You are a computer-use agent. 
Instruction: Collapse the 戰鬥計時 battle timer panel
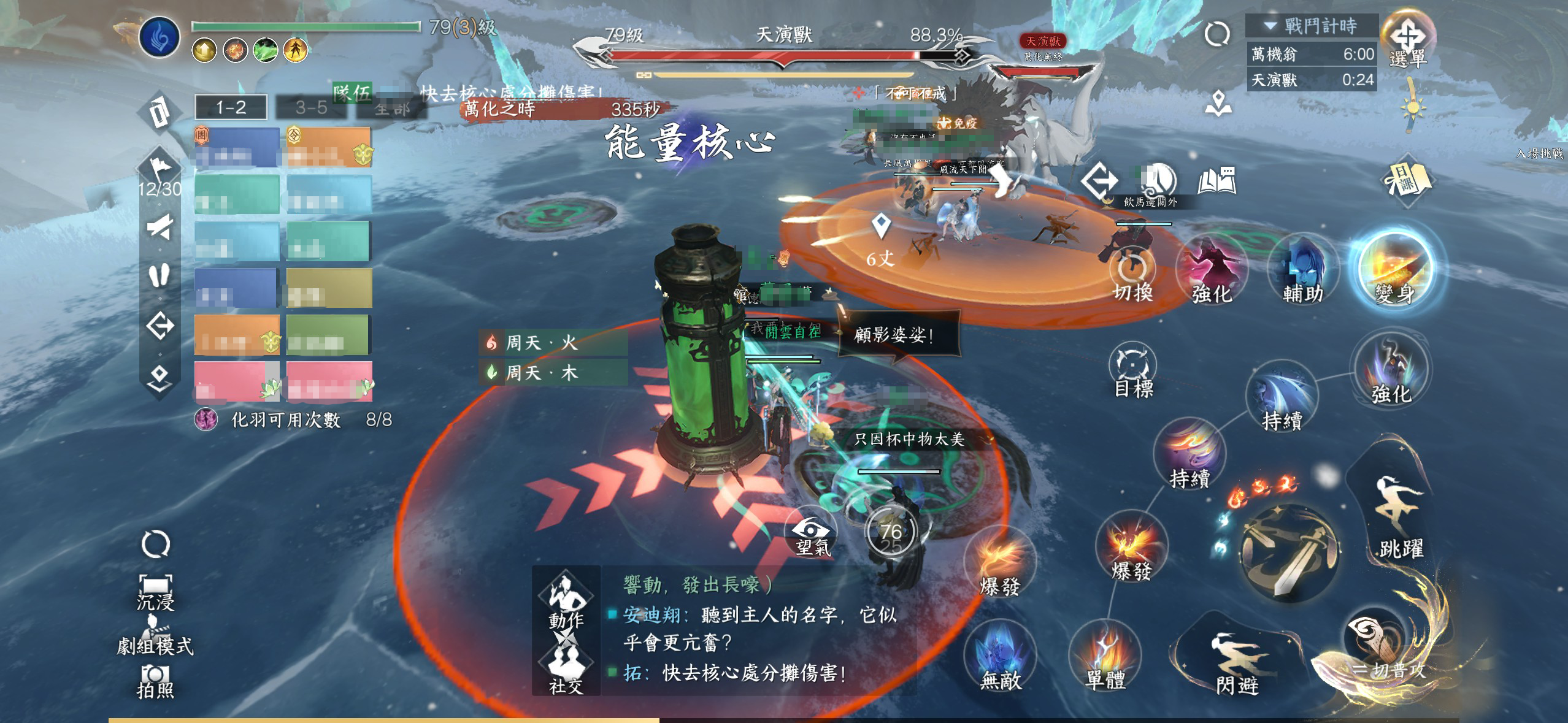[x=1270, y=26]
